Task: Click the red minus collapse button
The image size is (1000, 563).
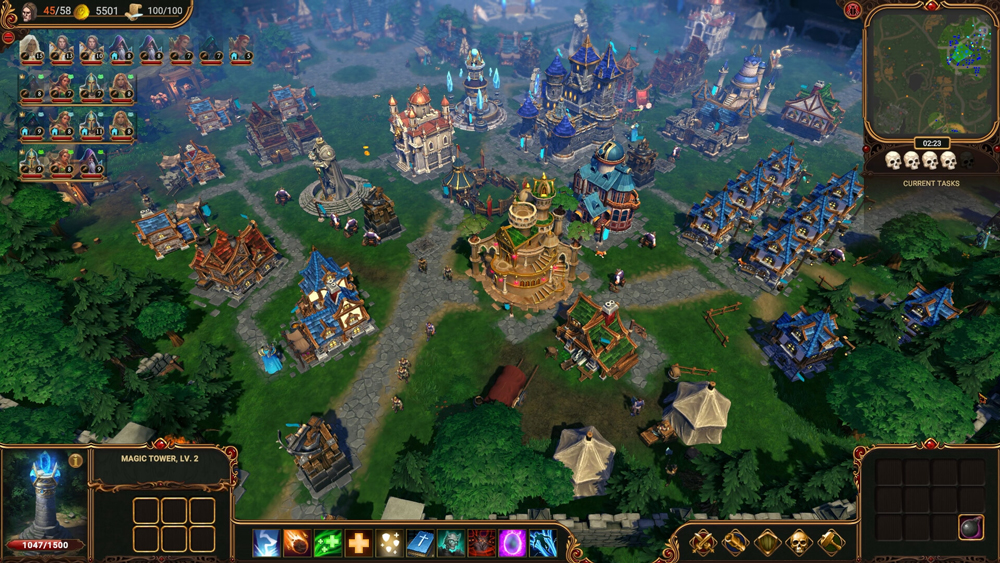Action: tap(8, 37)
